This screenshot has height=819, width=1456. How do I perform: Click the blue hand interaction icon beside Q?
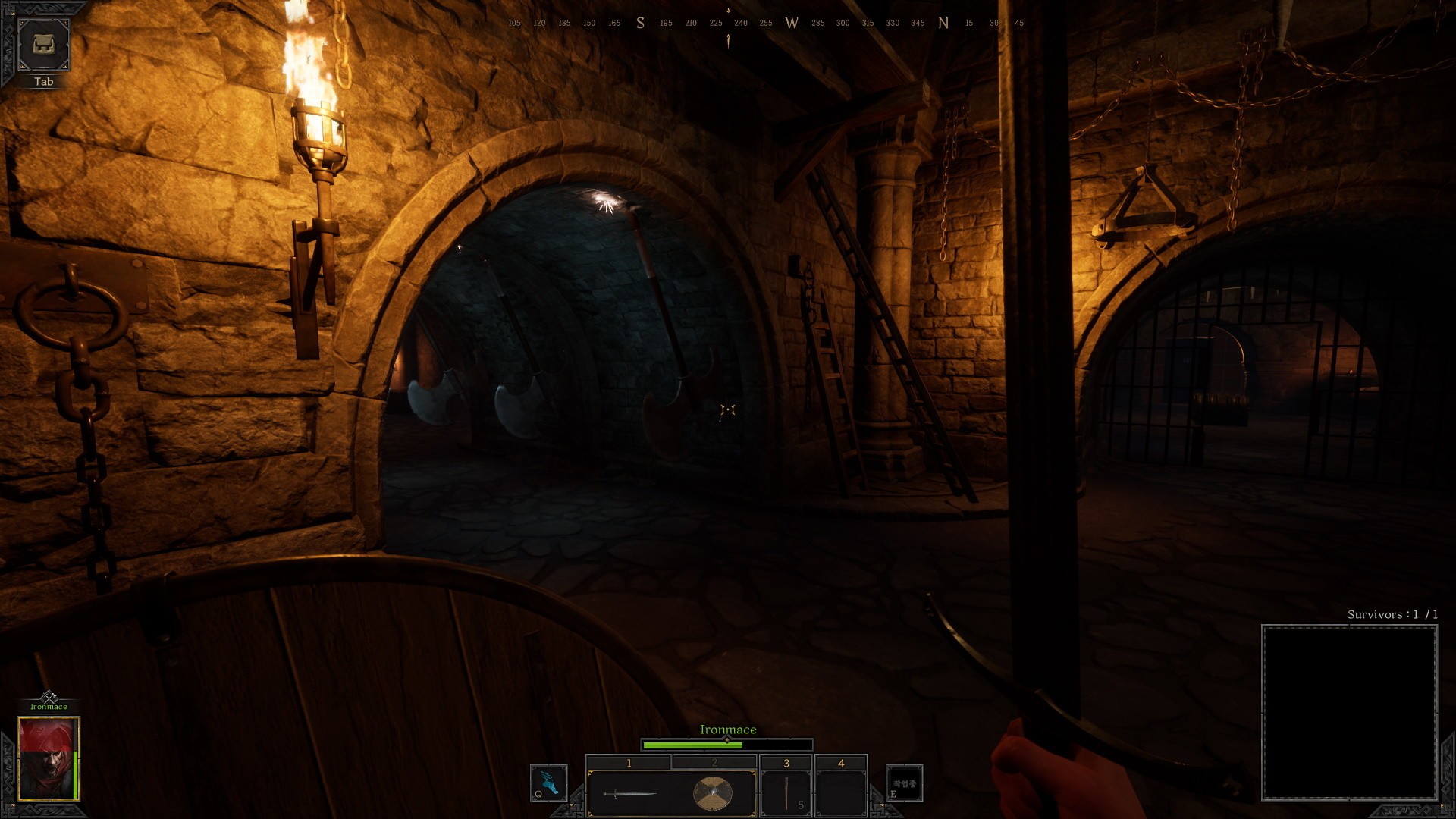(x=548, y=783)
